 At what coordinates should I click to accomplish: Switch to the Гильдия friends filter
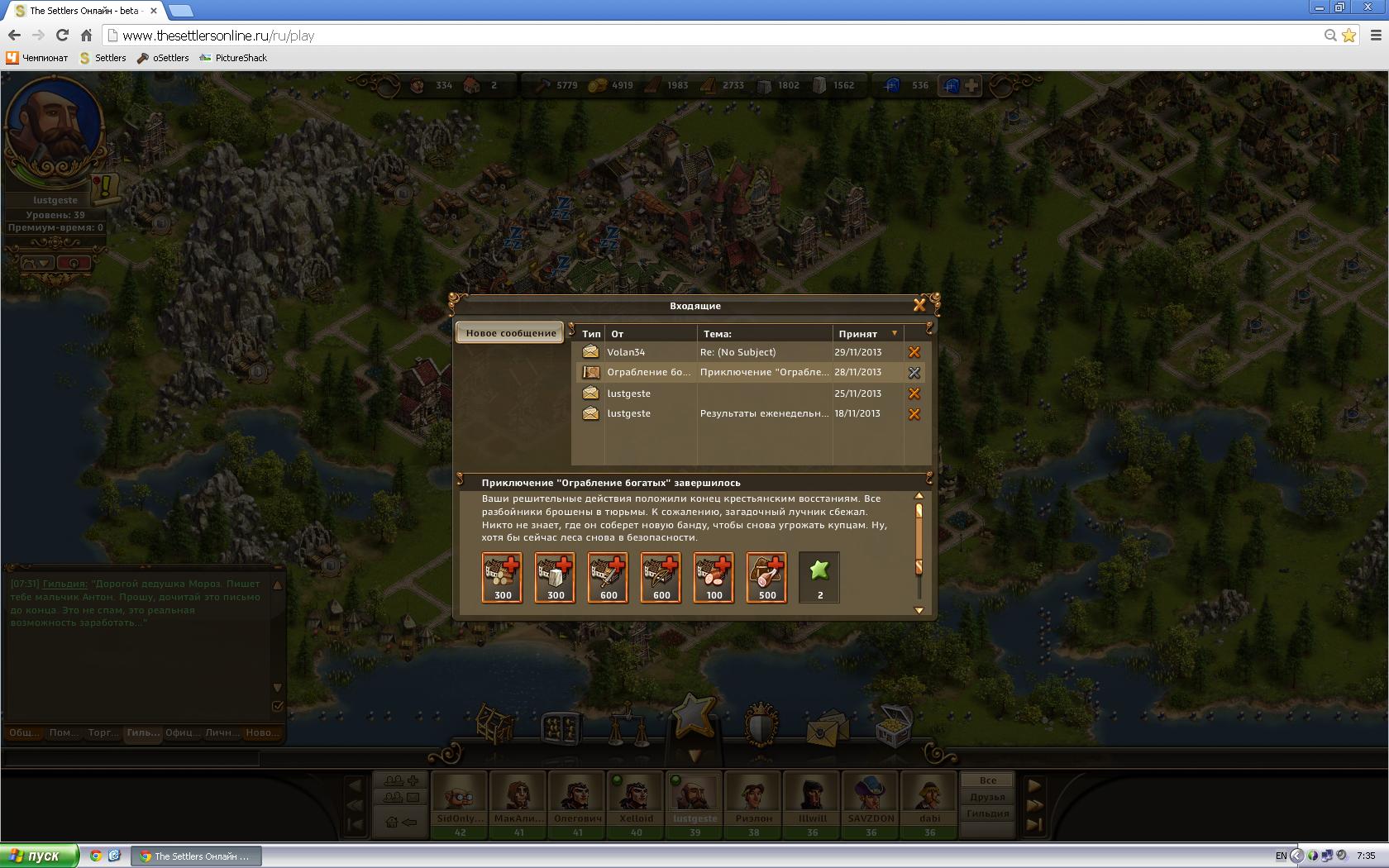pyautogui.click(x=988, y=813)
